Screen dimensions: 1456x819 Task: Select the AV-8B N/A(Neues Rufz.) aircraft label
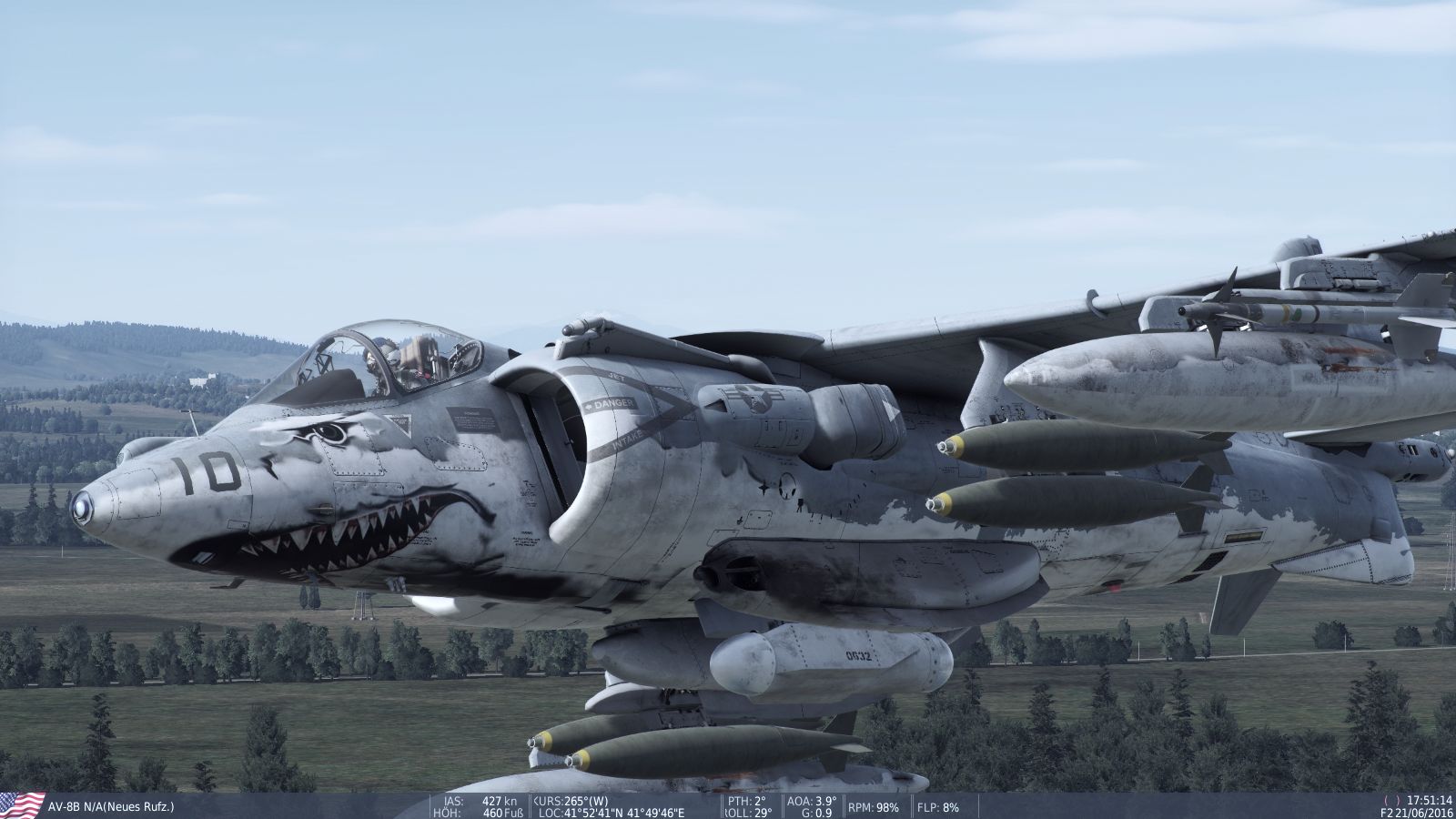pyautogui.click(x=109, y=807)
